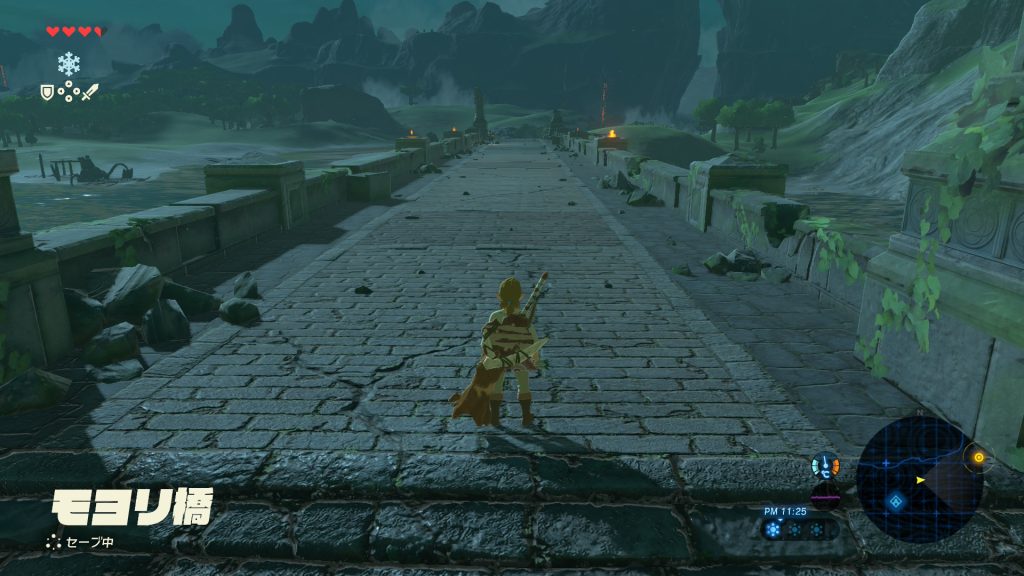The width and height of the screenshot is (1024, 576).
Task: Click the yellow player arrow on minimap
Action: tap(920, 480)
